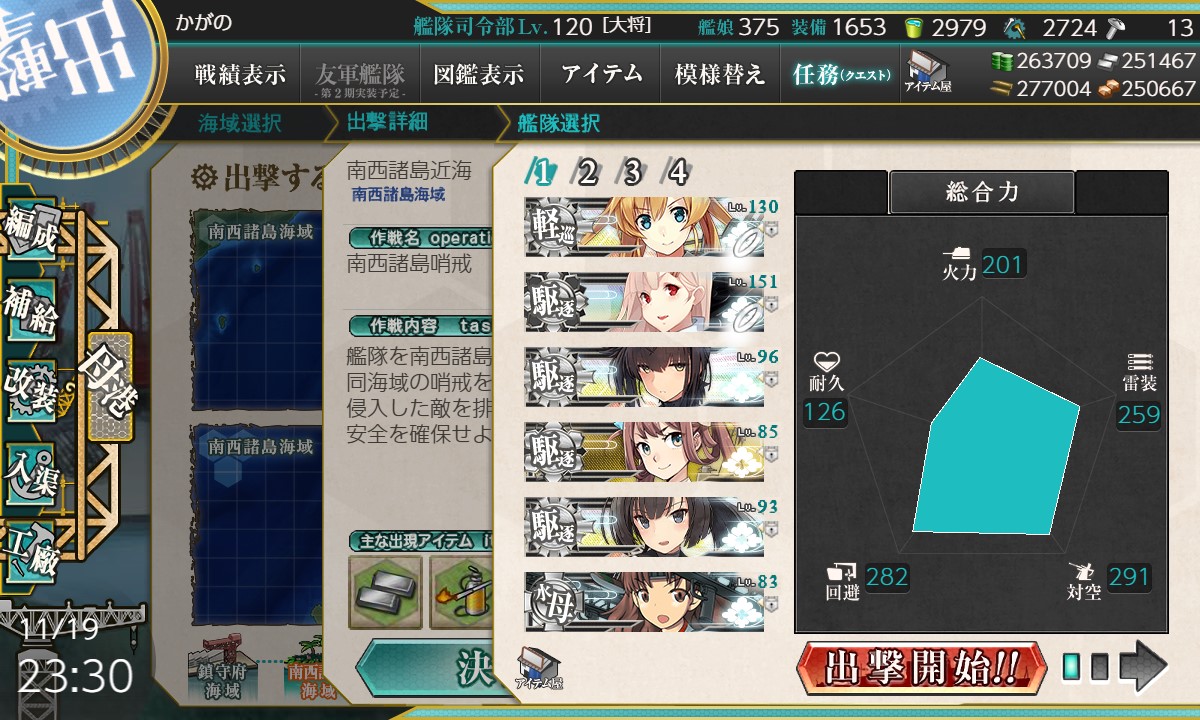Image resolution: width=1200 pixels, height=720 pixels.
Task: Open 任務 quest menu
Action: pyautogui.click(x=840, y=74)
